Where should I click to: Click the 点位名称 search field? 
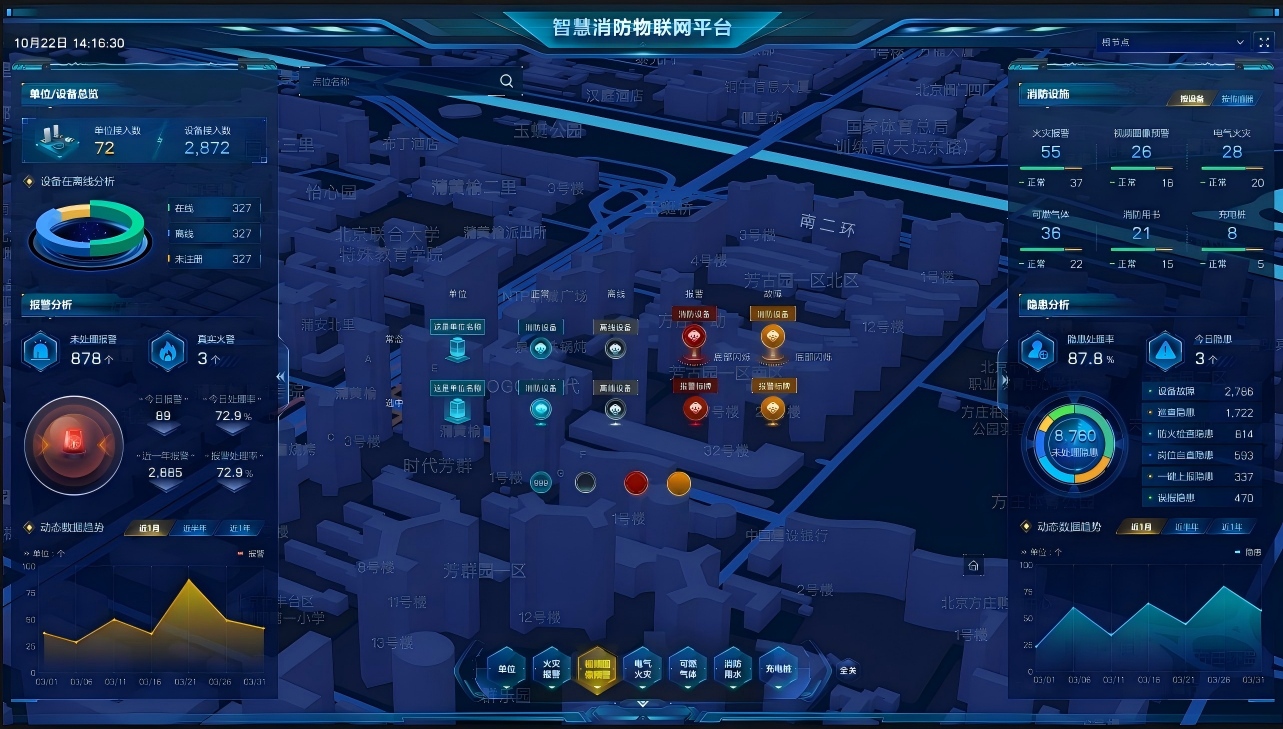400,82
